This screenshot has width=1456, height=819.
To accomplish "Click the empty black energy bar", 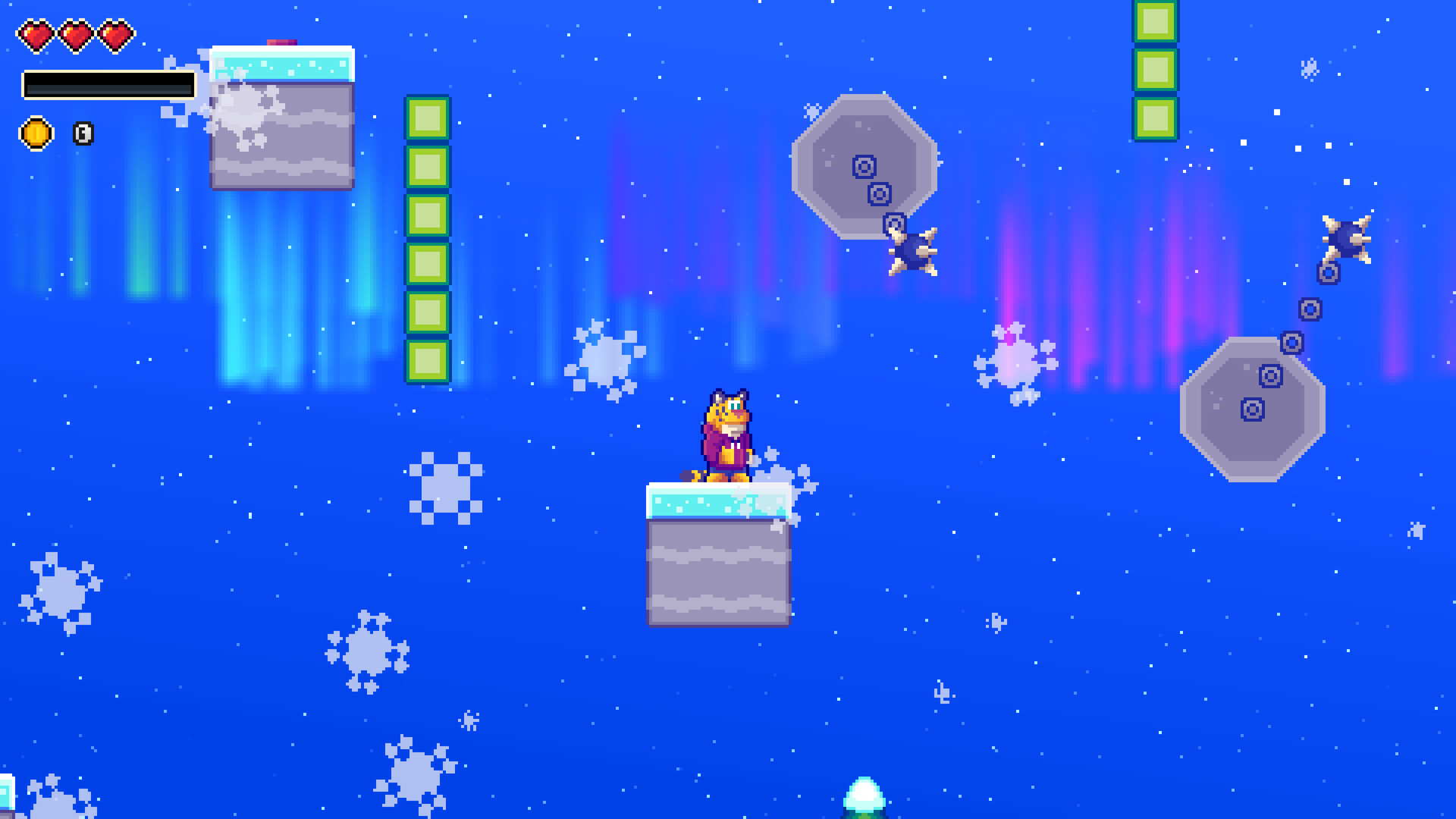I will (x=110, y=86).
